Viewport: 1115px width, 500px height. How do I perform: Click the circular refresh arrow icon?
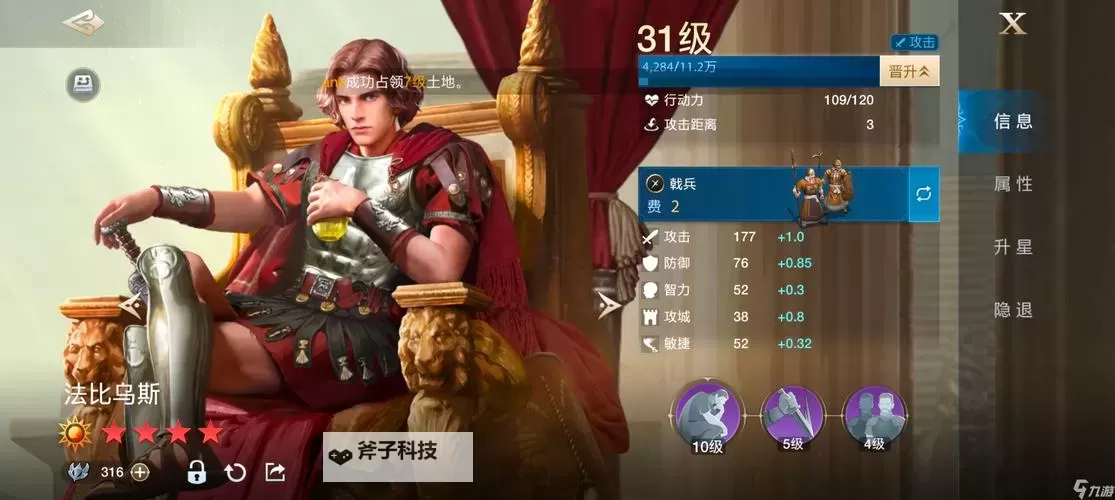[x=235, y=472]
